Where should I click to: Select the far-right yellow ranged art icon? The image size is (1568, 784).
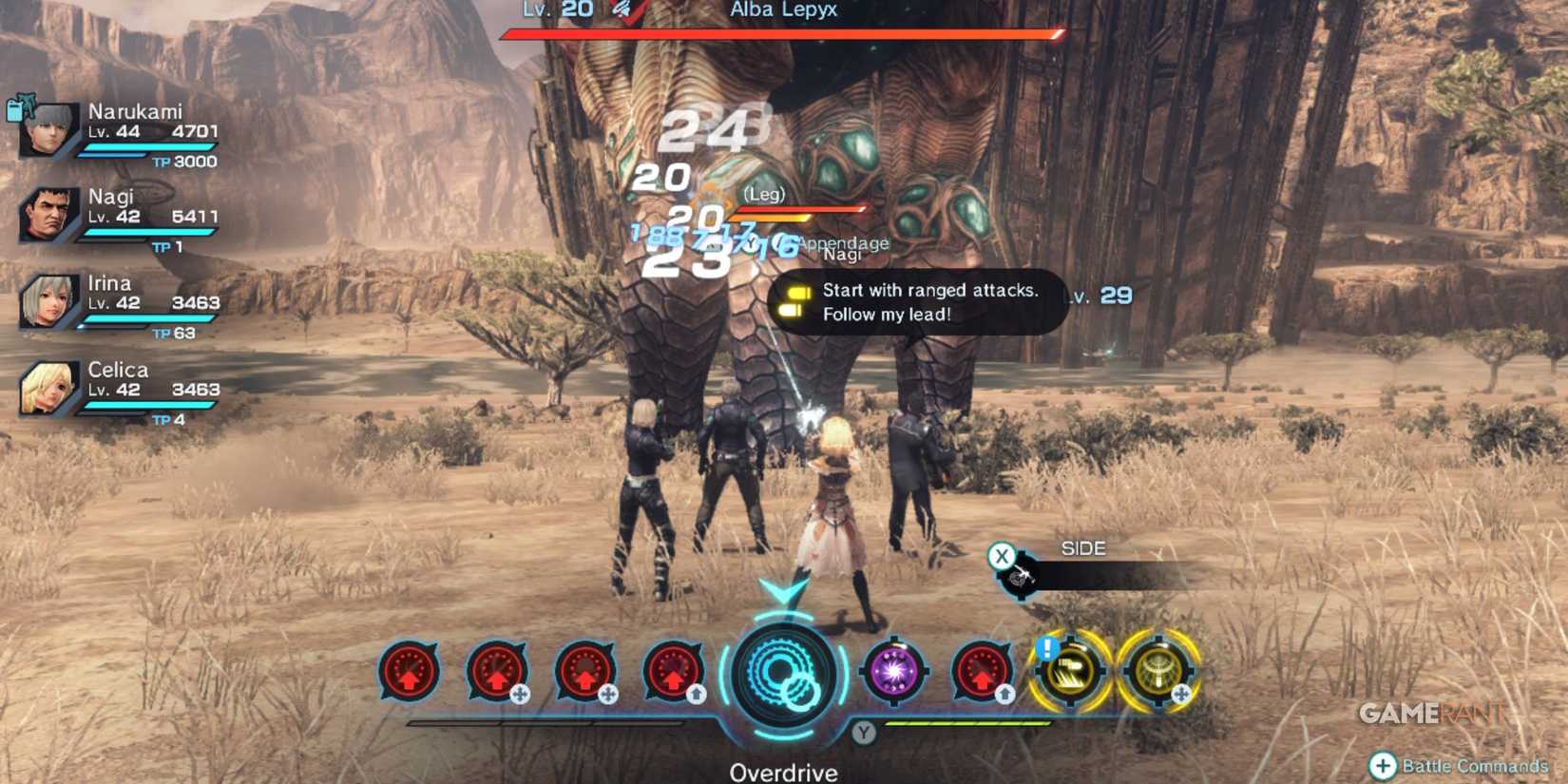coord(1161,672)
